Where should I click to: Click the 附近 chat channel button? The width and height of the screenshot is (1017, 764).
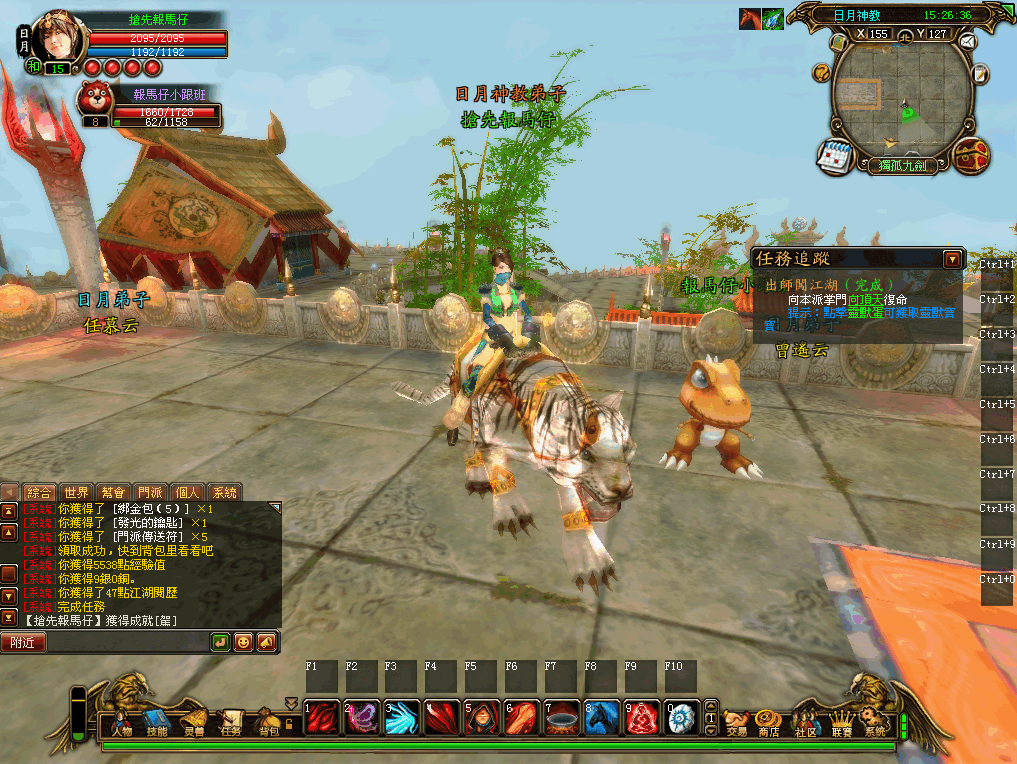click(22, 642)
